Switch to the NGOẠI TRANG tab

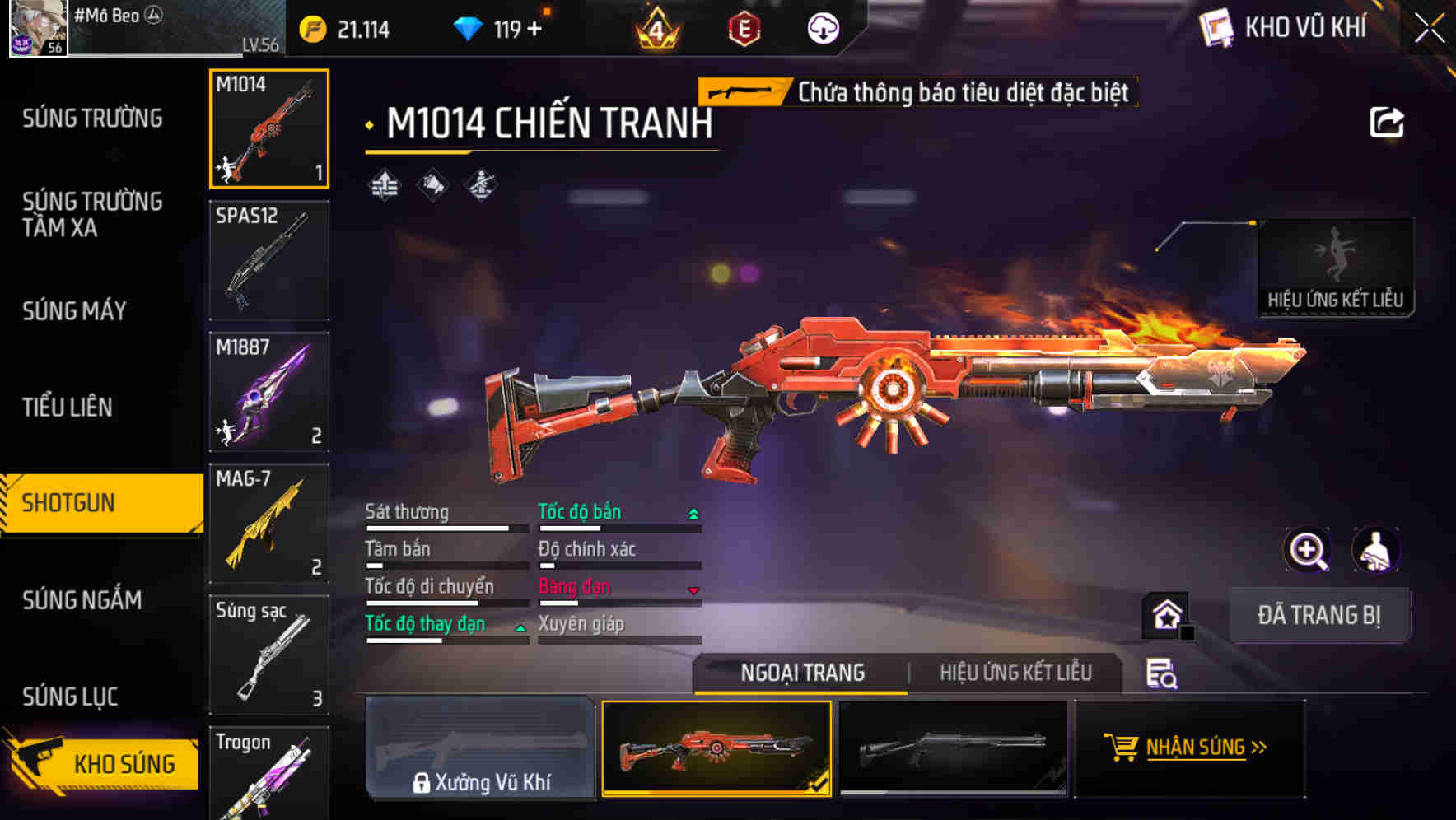click(x=803, y=673)
